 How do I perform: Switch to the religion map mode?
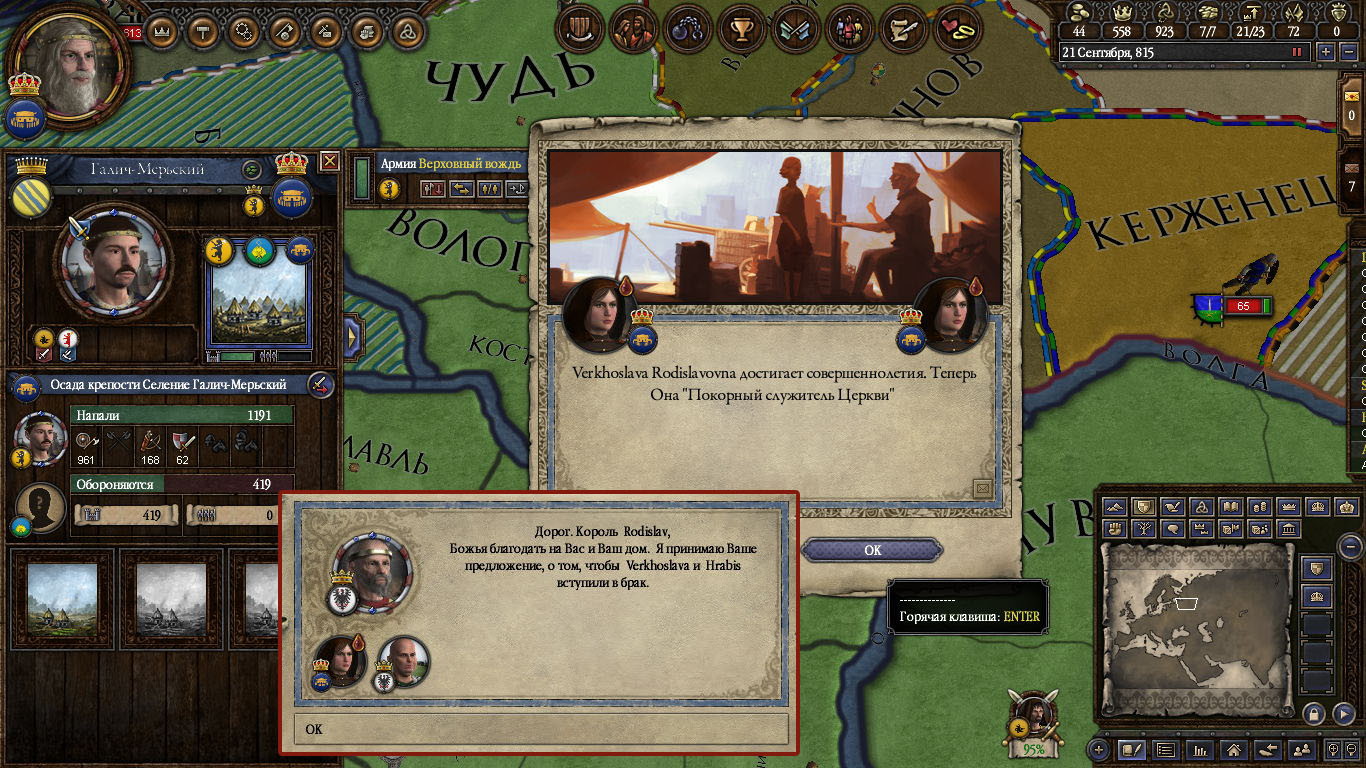click(1204, 507)
